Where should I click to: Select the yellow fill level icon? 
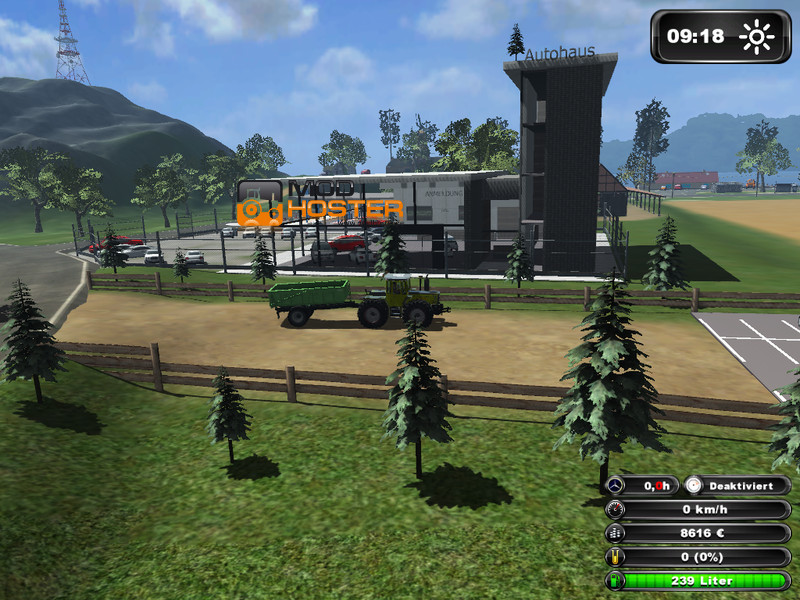point(616,557)
